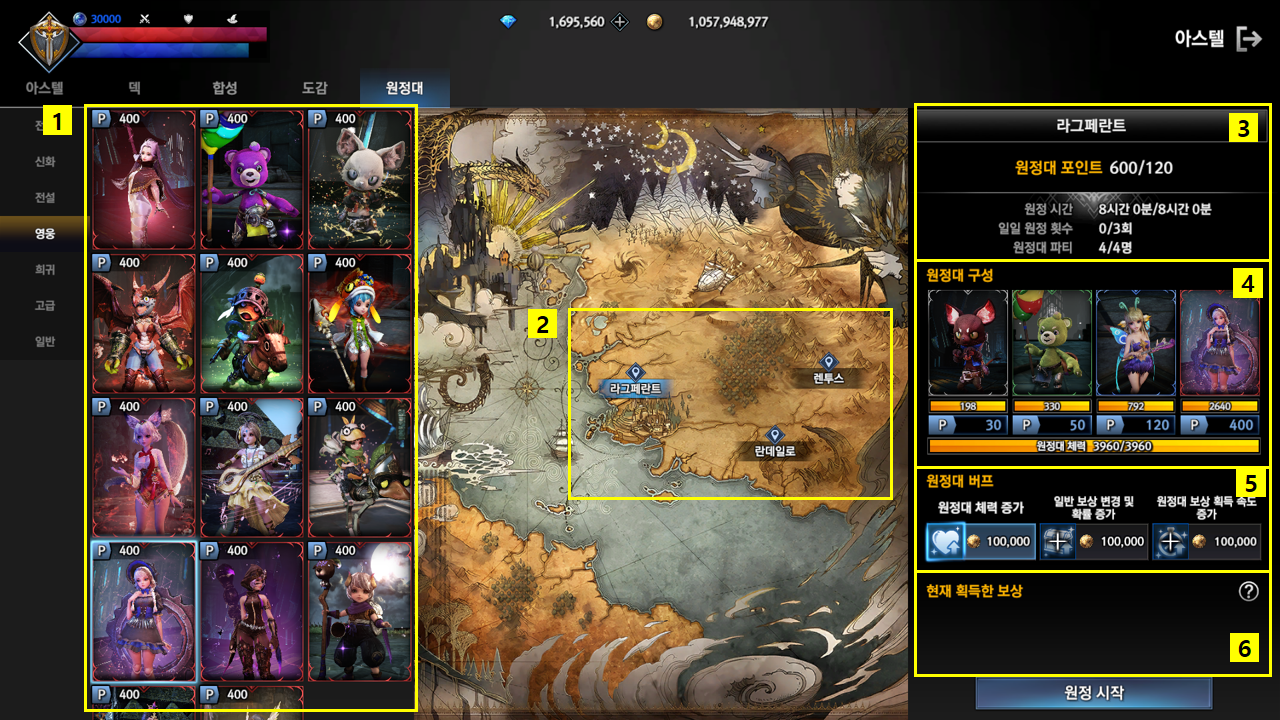Choose the 전설 grade filter
Viewport: 1280px width, 720px height.
tap(45, 197)
